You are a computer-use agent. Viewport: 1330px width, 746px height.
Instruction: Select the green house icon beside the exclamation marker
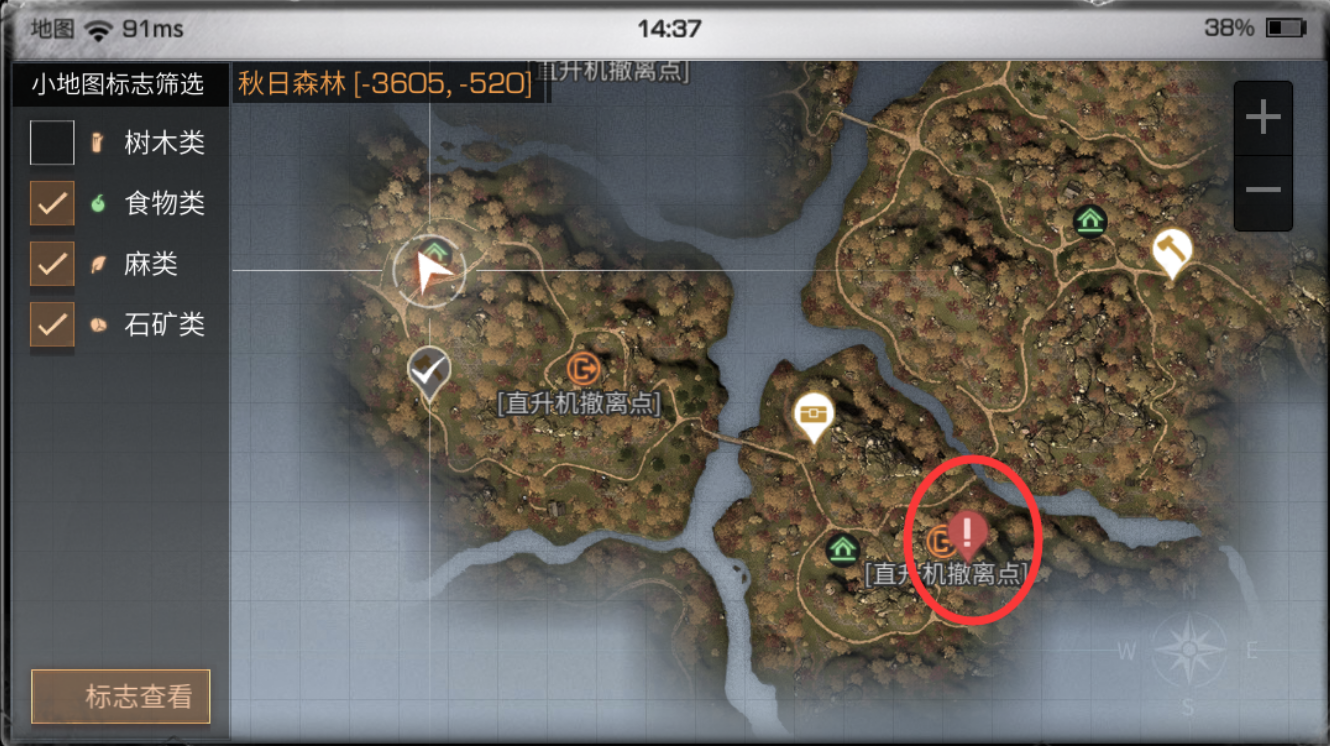[843, 548]
